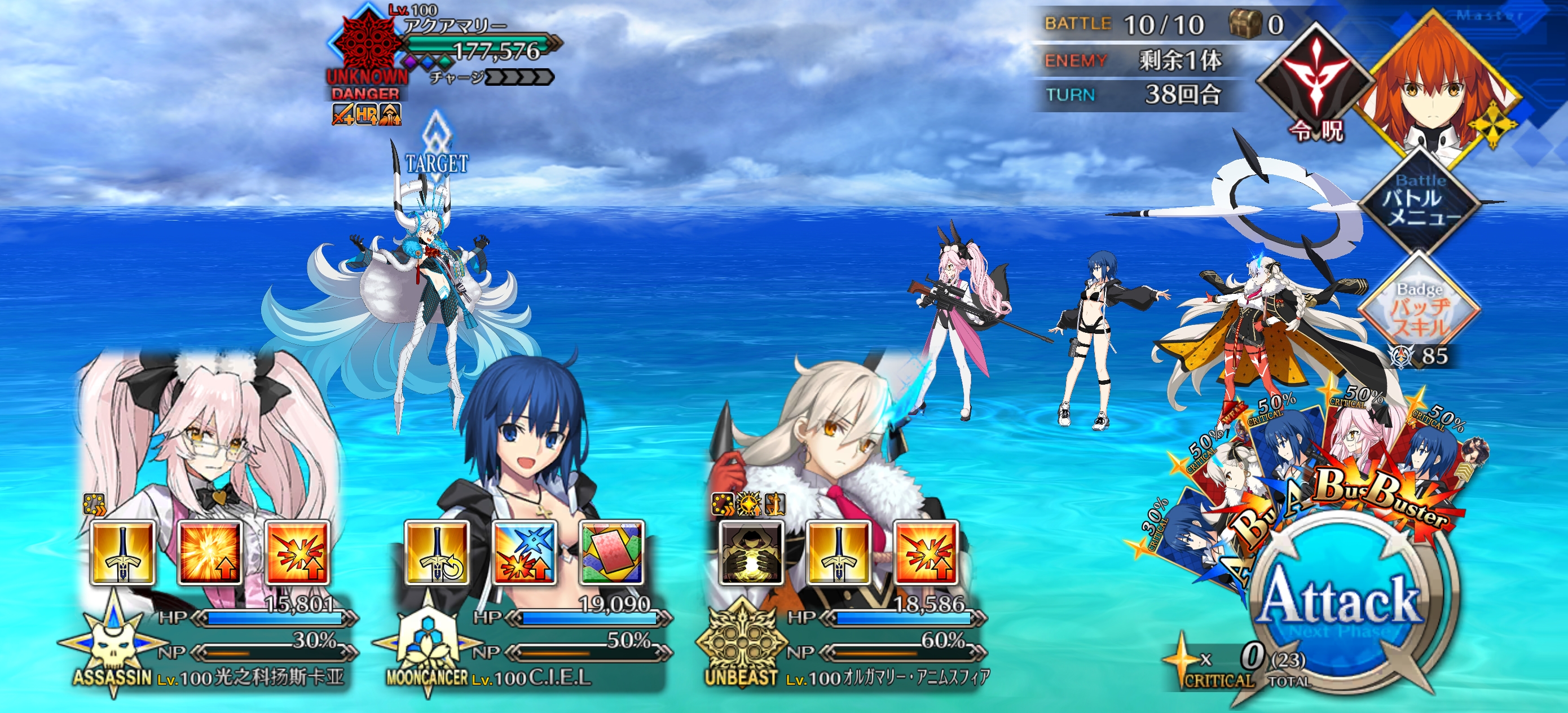Use C.I.E.L's sword with circular arrow skill
This screenshot has height=713, width=1568.
tap(437, 553)
